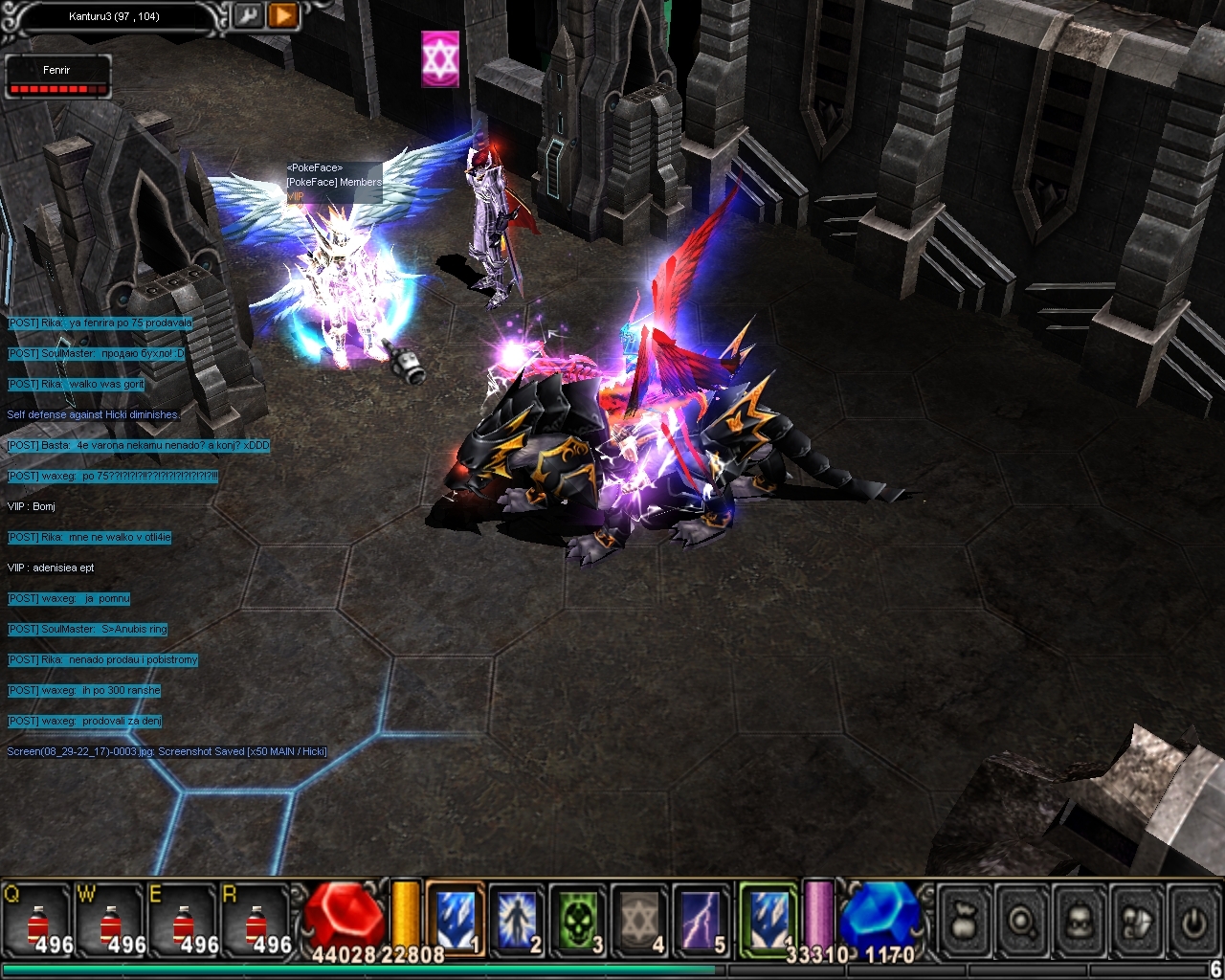Click the orange play arrow button
The image size is (1225, 980).
point(283,16)
